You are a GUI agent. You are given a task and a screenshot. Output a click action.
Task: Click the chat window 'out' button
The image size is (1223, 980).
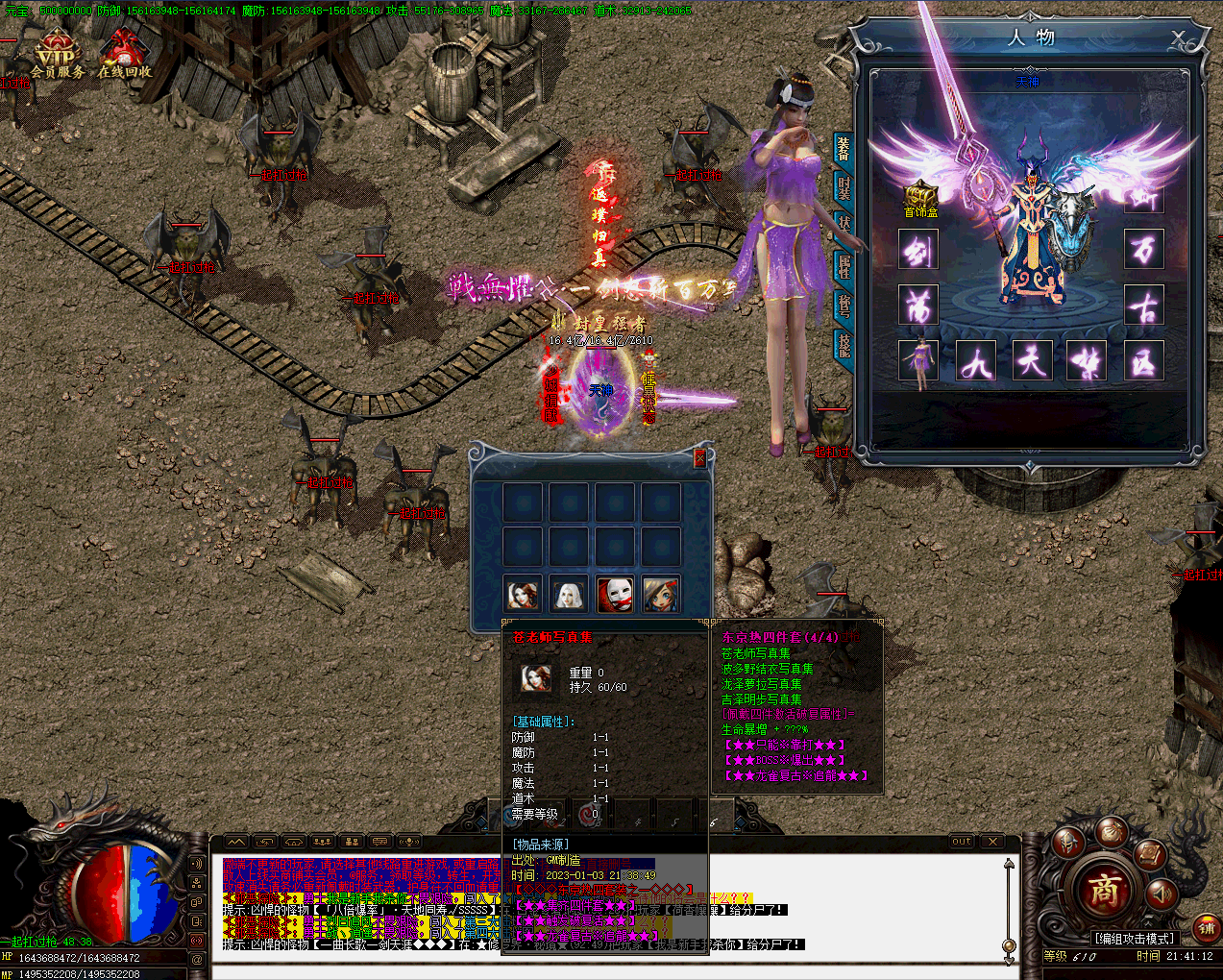tap(962, 842)
